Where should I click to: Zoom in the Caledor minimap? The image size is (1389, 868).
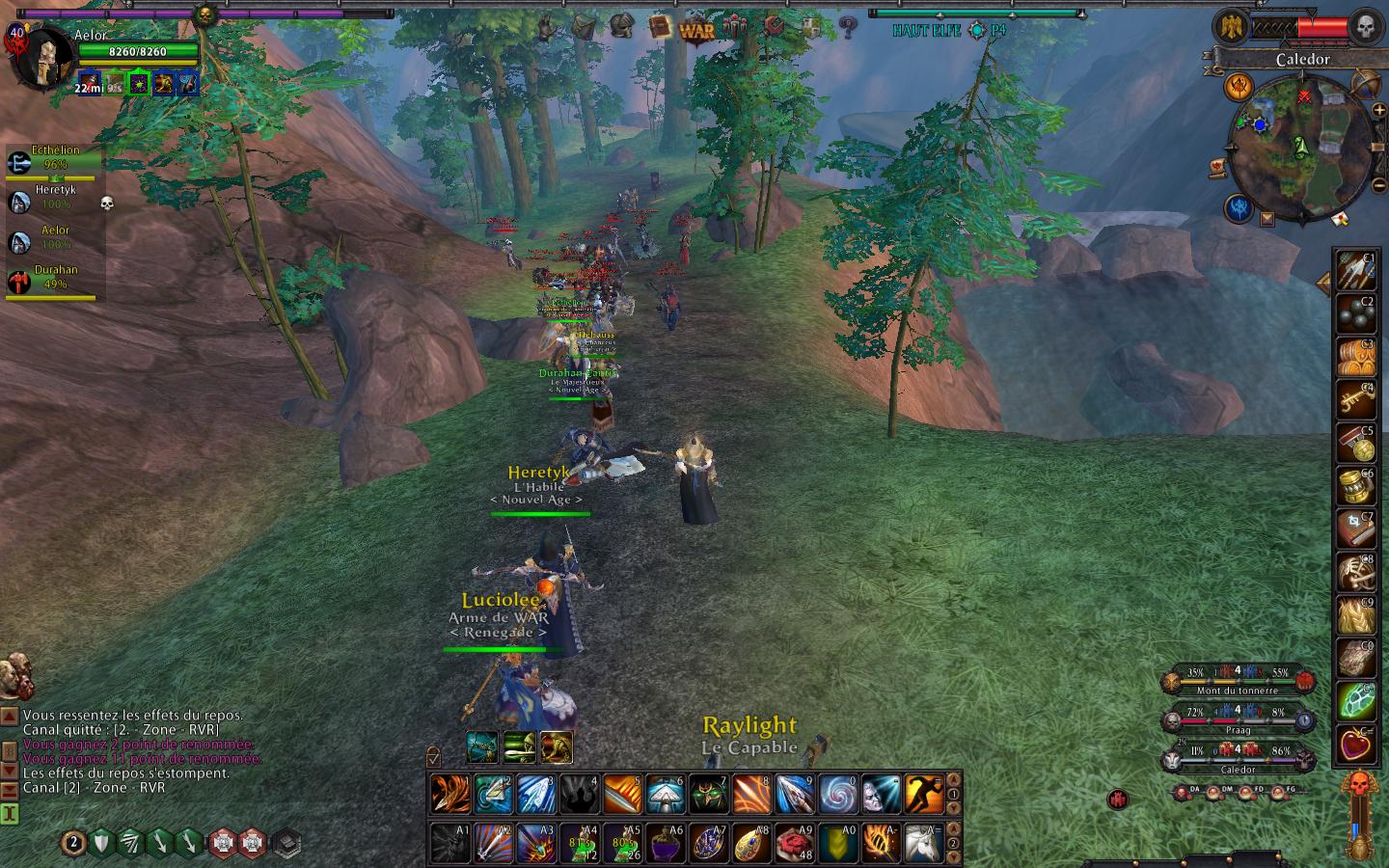1378,110
